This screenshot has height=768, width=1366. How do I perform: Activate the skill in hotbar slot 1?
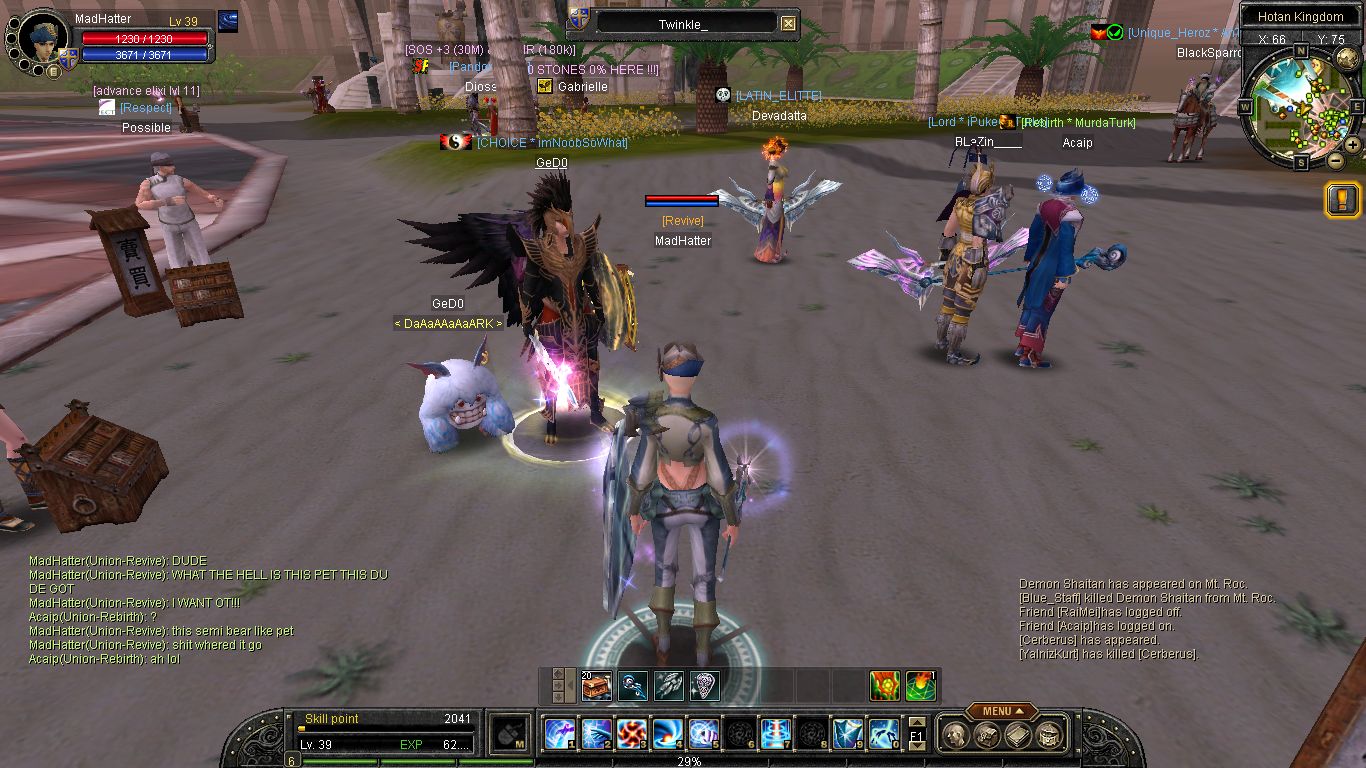(x=559, y=735)
